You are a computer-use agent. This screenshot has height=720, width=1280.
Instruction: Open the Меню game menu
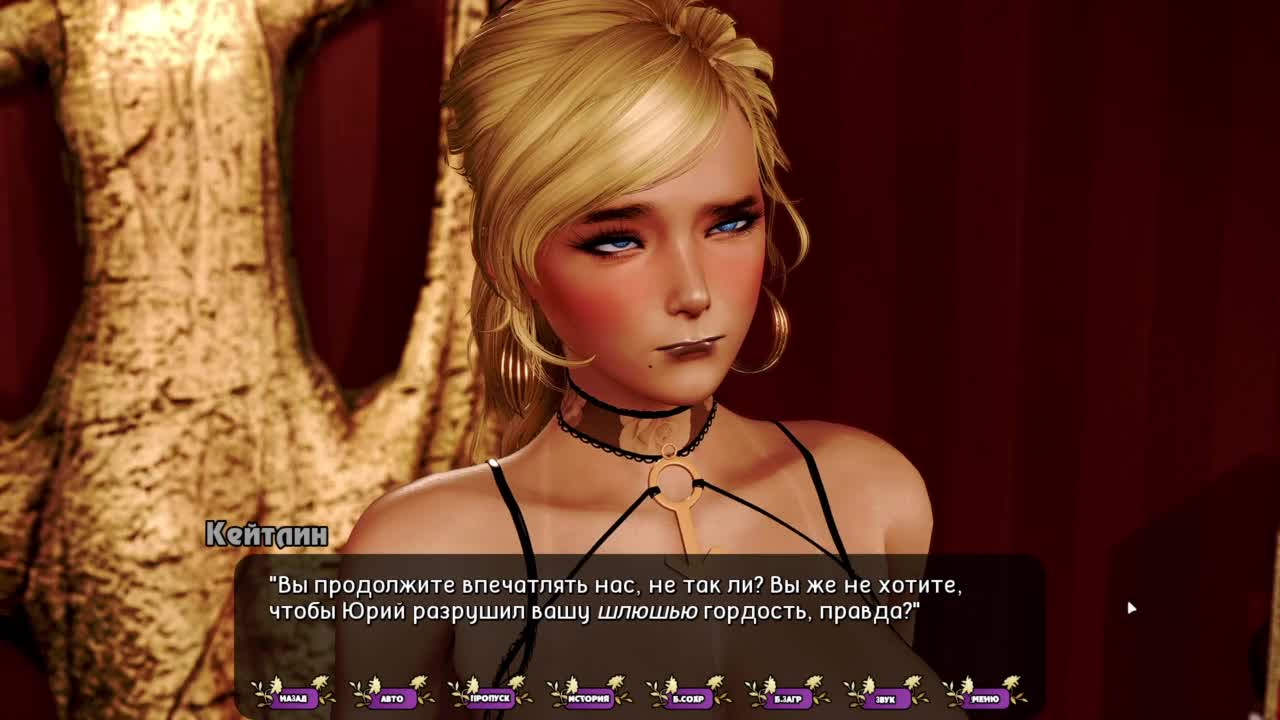(x=984, y=698)
